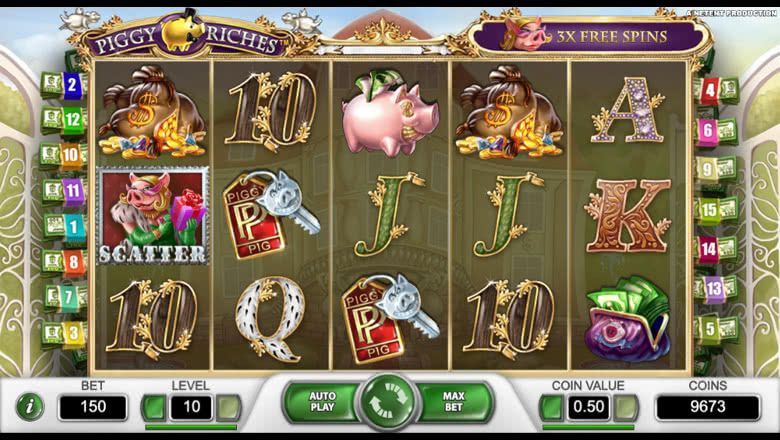The width and height of the screenshot is (780, 440).
Task: Select payline marker 2
Action: pos(70,85)
